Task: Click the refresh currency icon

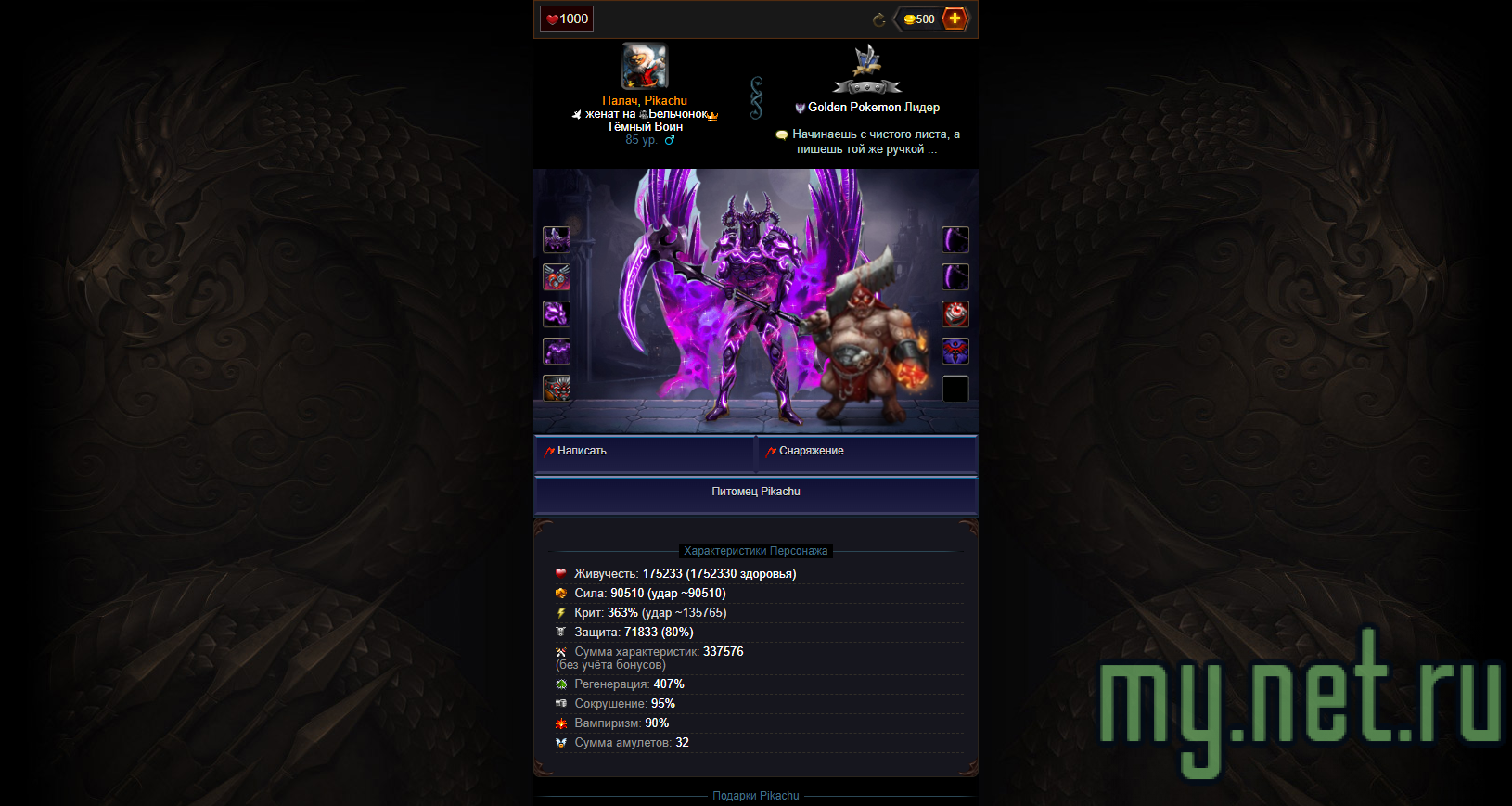Action: click(878, 19)
